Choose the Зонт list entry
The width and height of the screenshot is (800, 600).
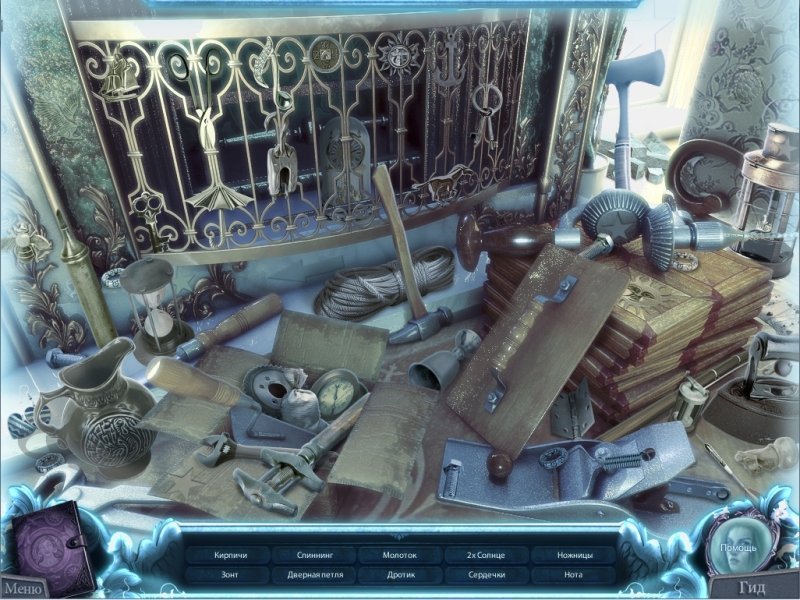[x=229, y=575]
